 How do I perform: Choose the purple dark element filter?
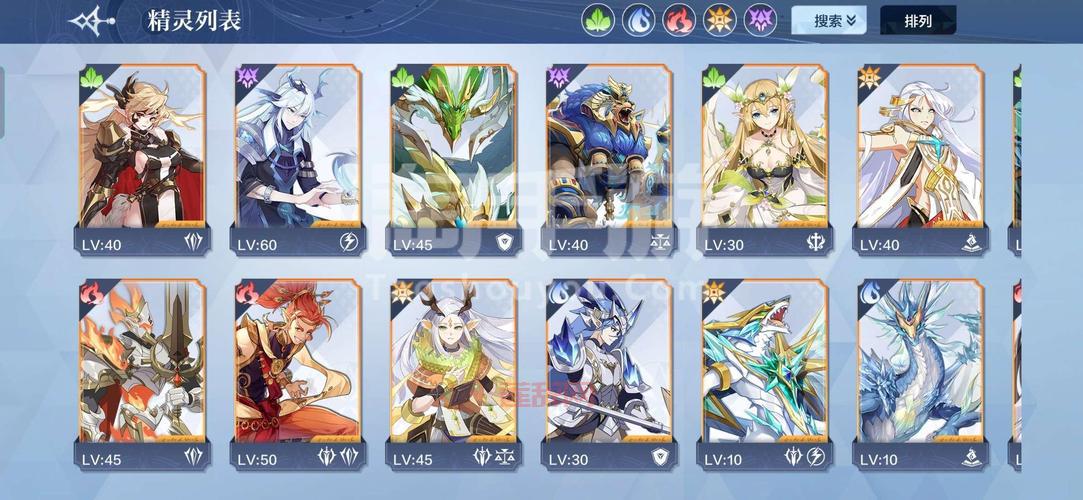(761, 20)
